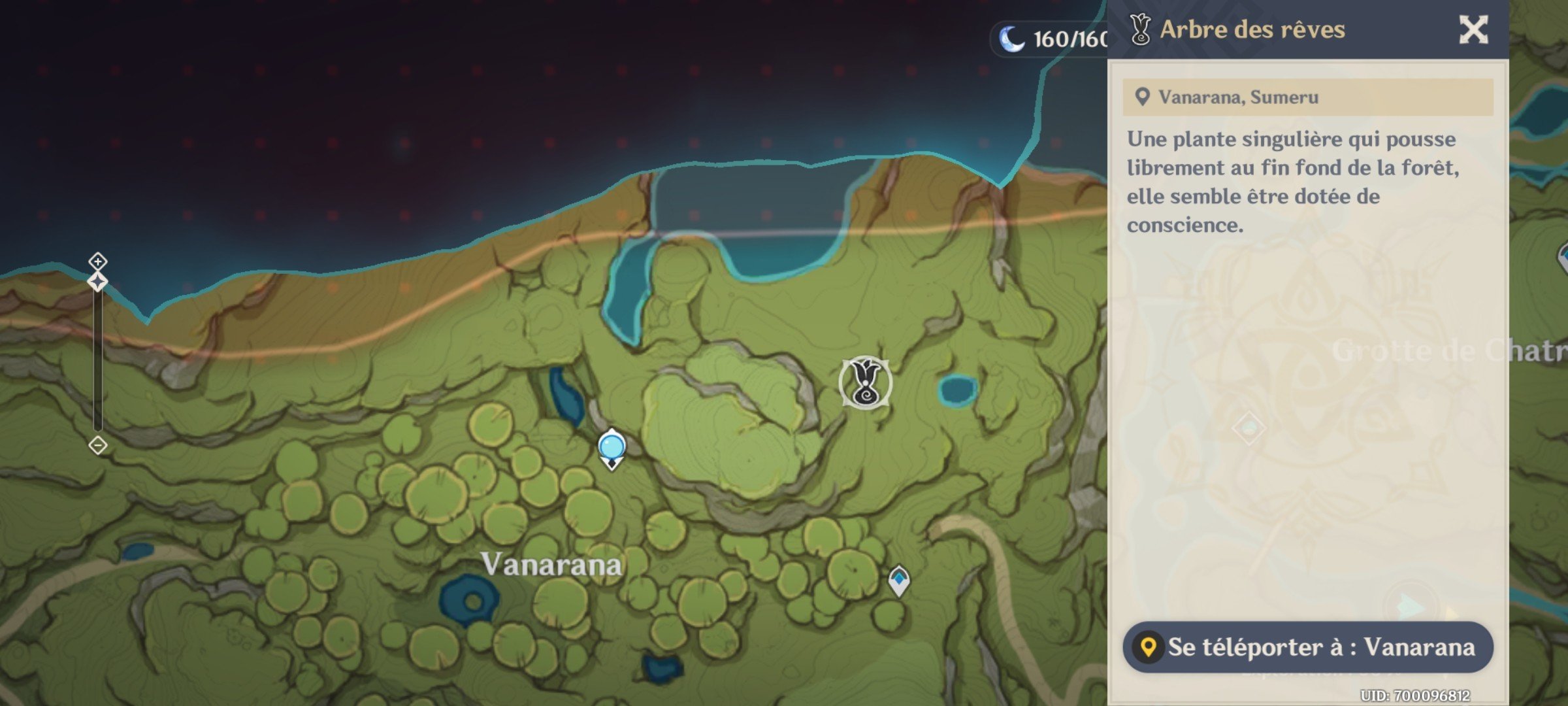Click the map zoom slider handle
Screen dimensions: 1568x706
[x=98, y=282]
